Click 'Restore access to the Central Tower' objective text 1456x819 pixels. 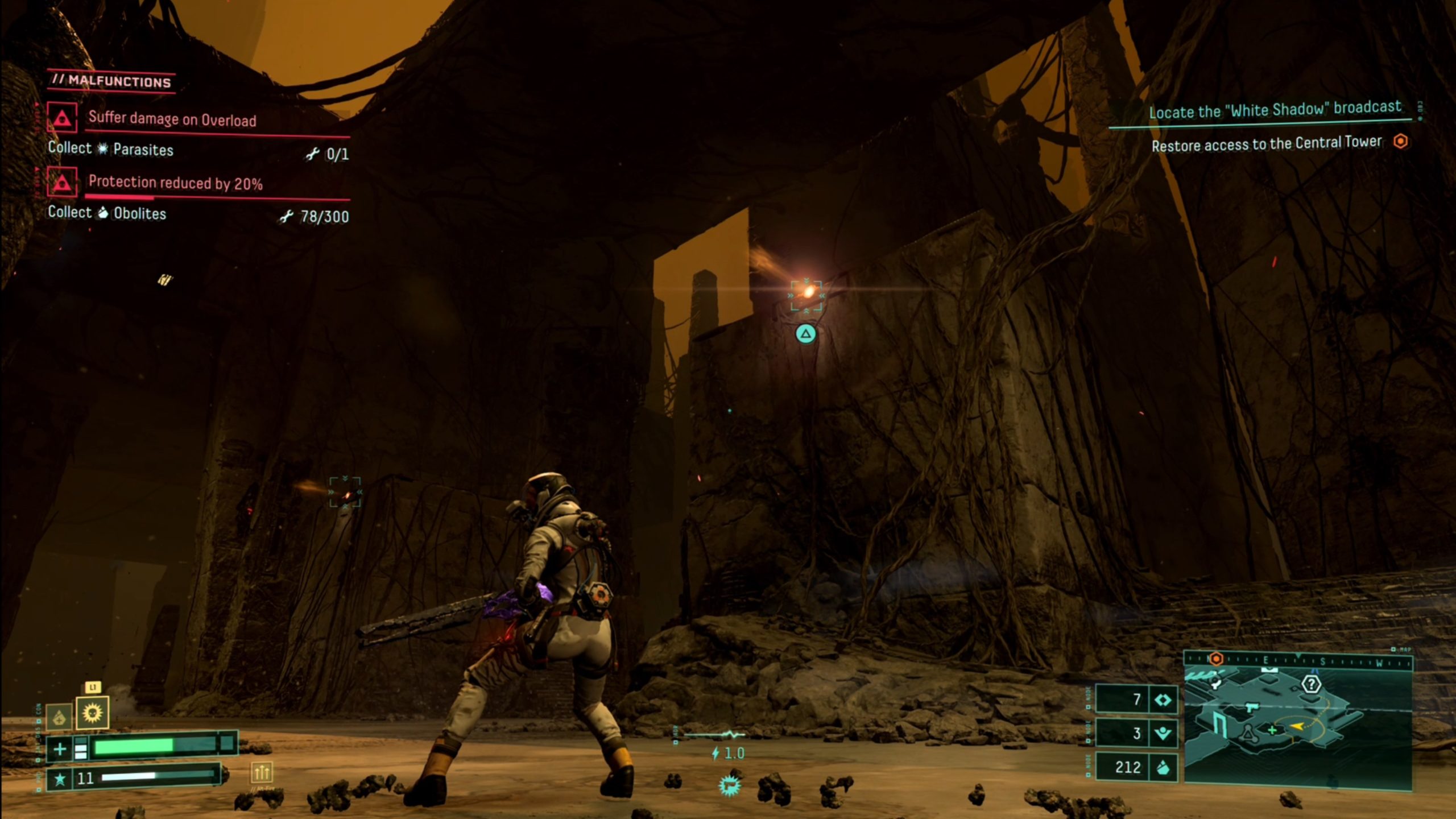(x=1265, y=145)
